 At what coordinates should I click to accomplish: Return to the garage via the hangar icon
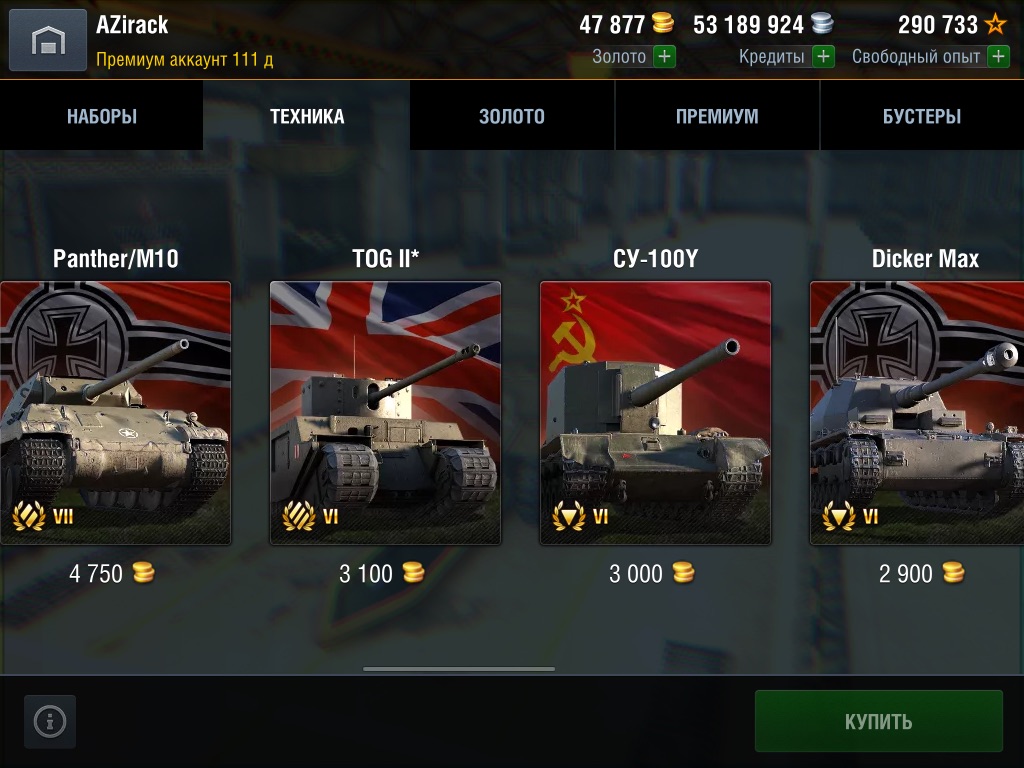(x=47, y=40)
